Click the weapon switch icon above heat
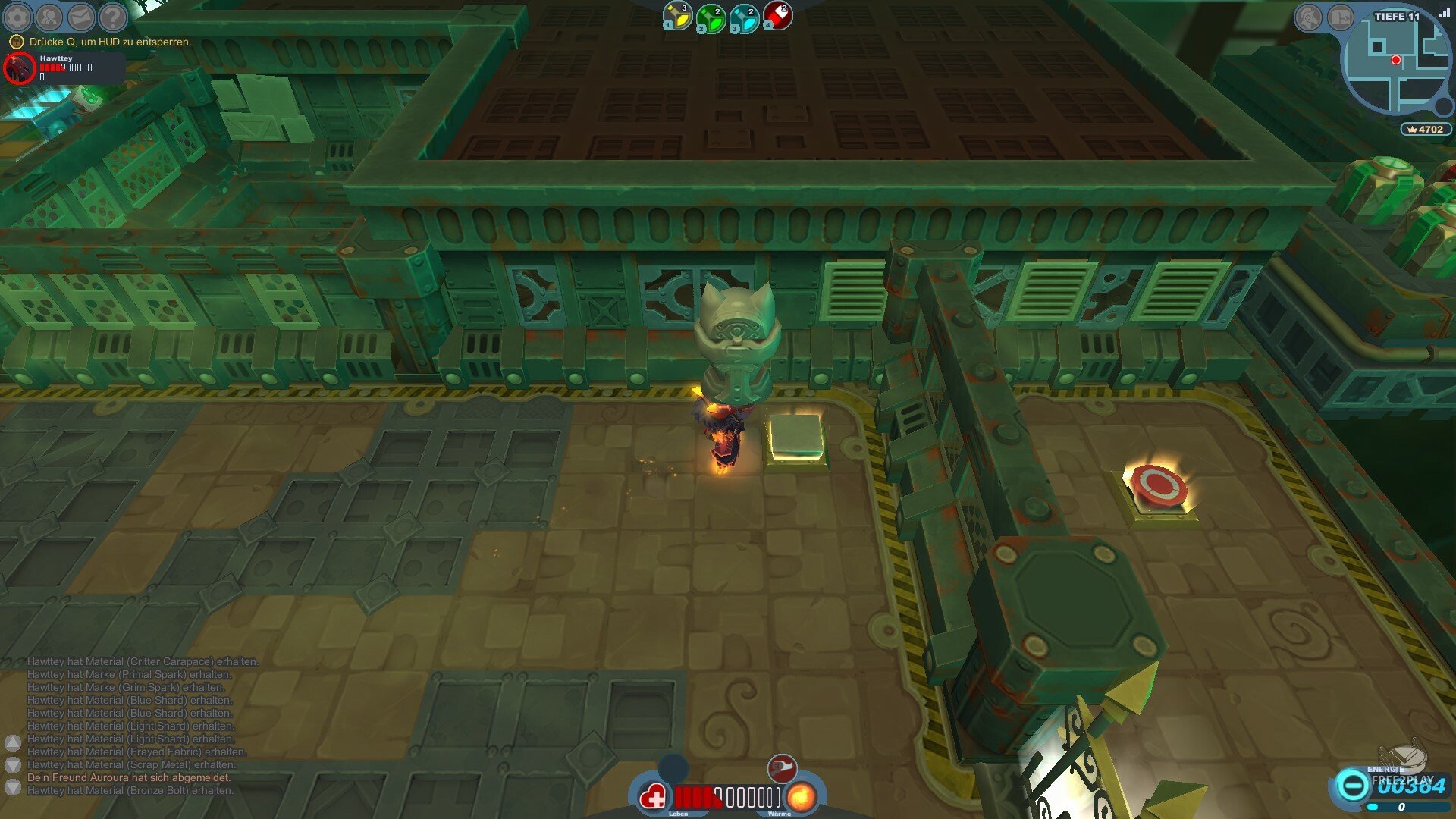 click(782, 767)
